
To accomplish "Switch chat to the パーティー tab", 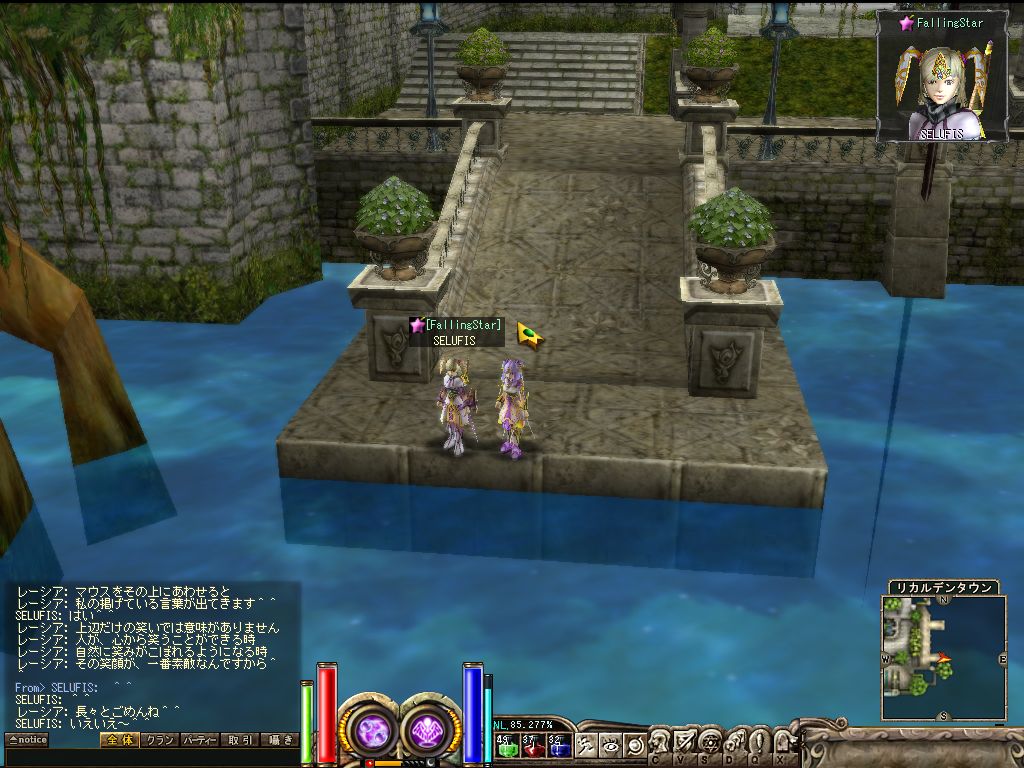I will pos(201,740).
